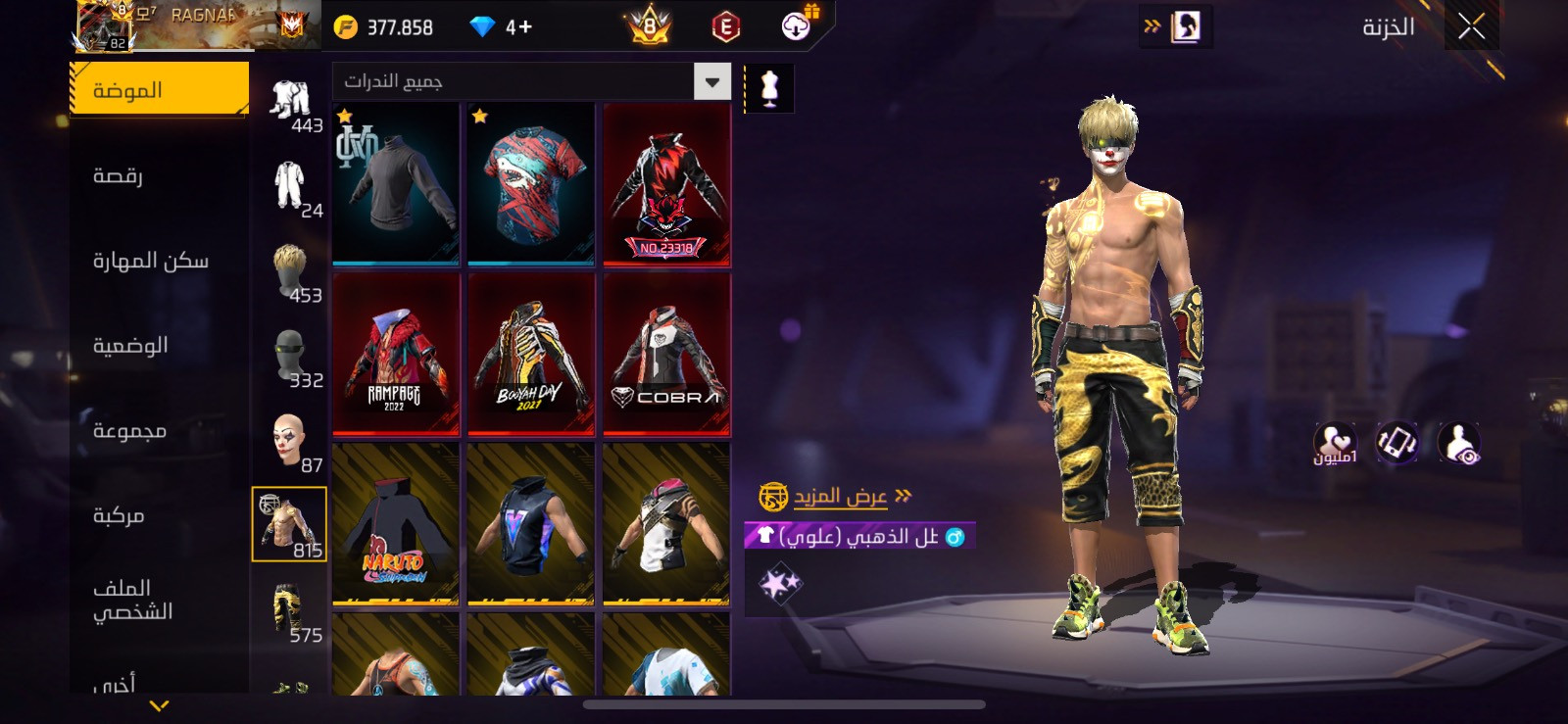Select the shark print t-shirt

click(531, 184)
